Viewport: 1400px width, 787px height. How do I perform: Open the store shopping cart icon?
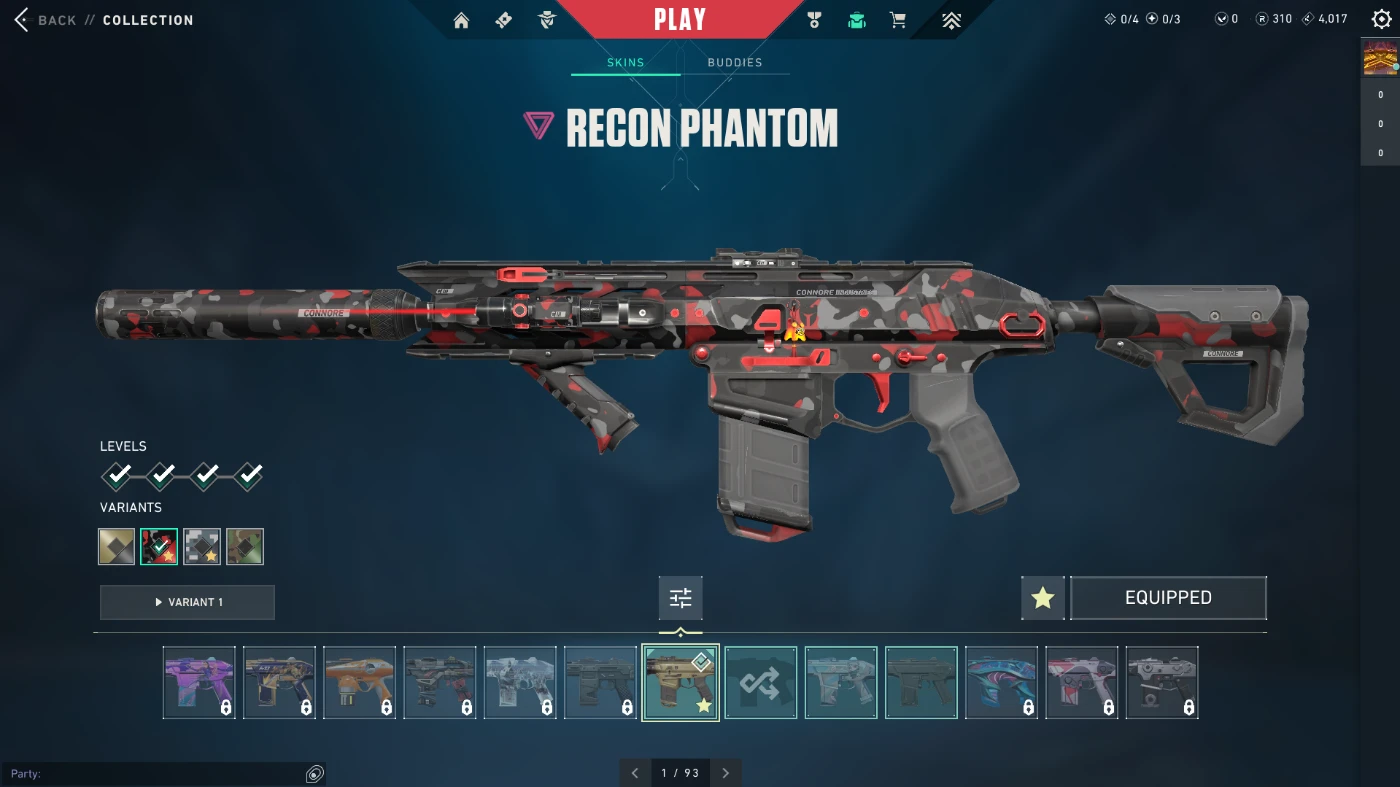point(898,20)
